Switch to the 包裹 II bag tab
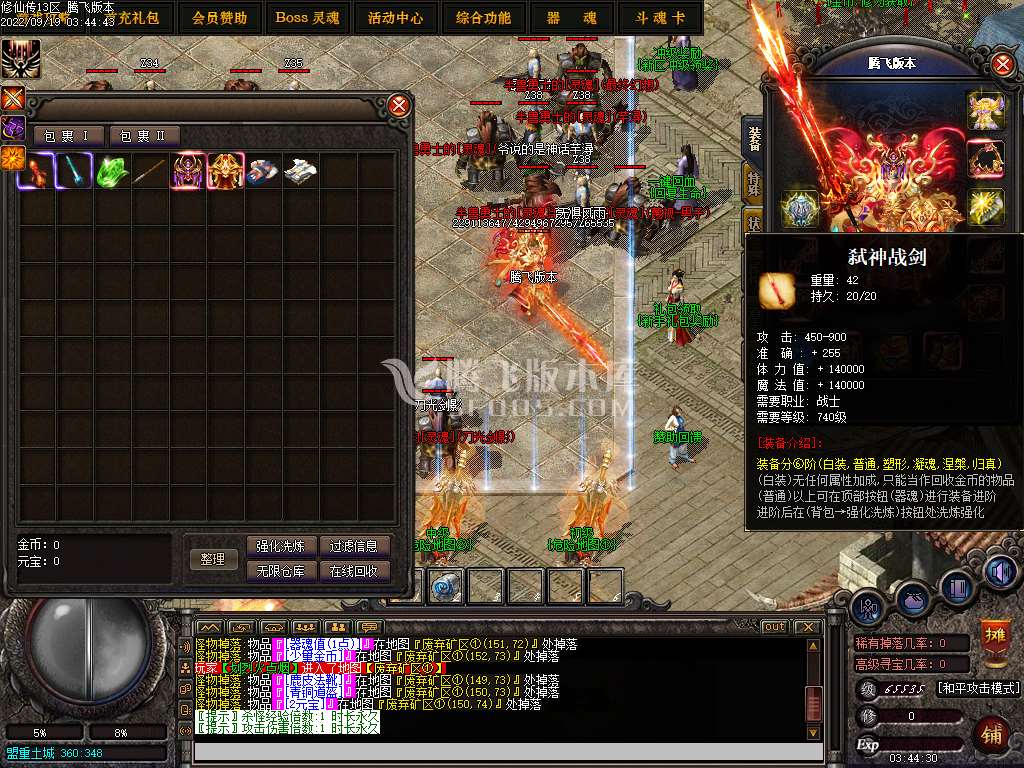The width and height of the screenshot is (1024, 768). coord(144,136)
